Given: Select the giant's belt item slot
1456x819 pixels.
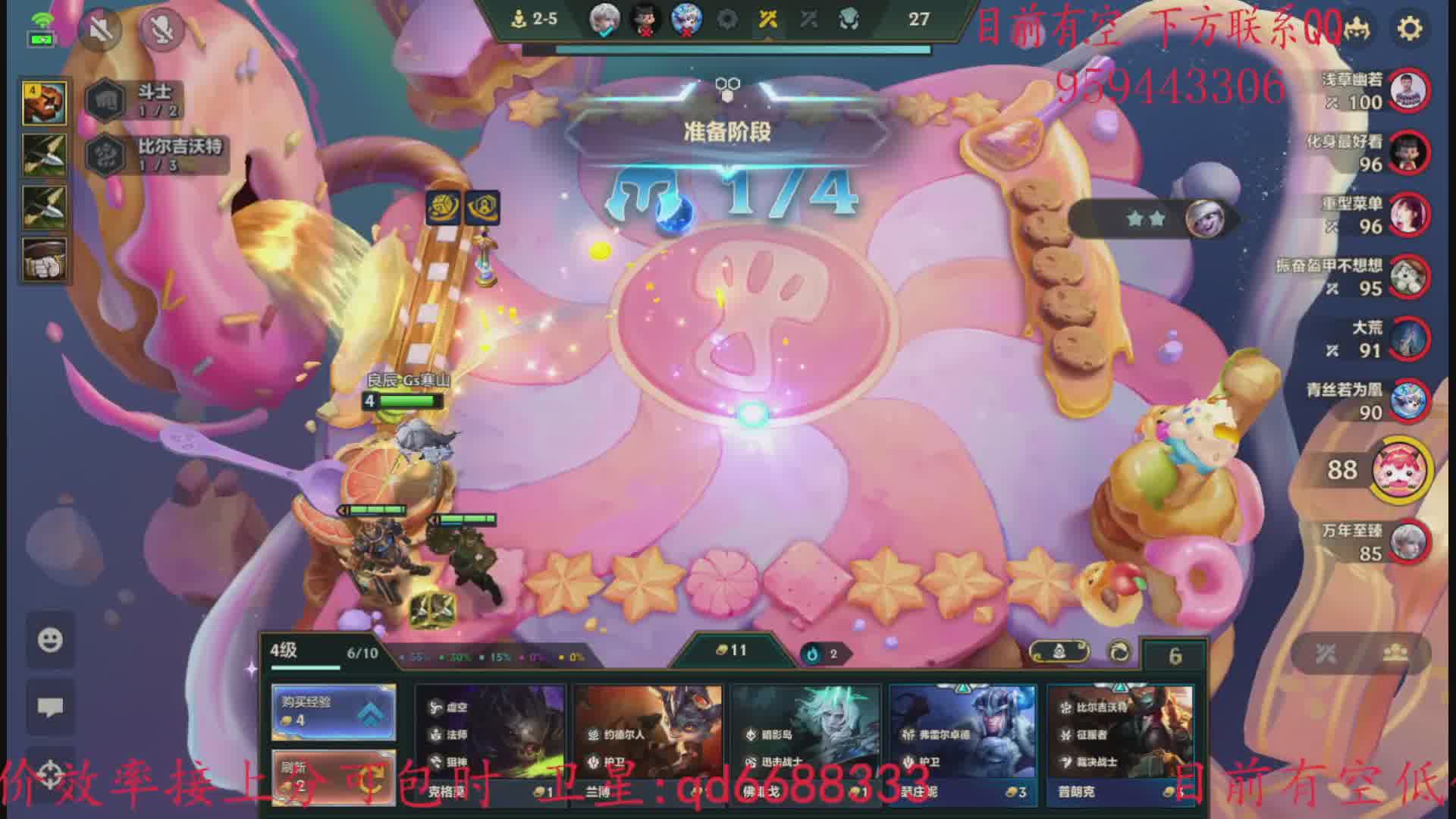Looking at the screenshot, I should (44, 259).
